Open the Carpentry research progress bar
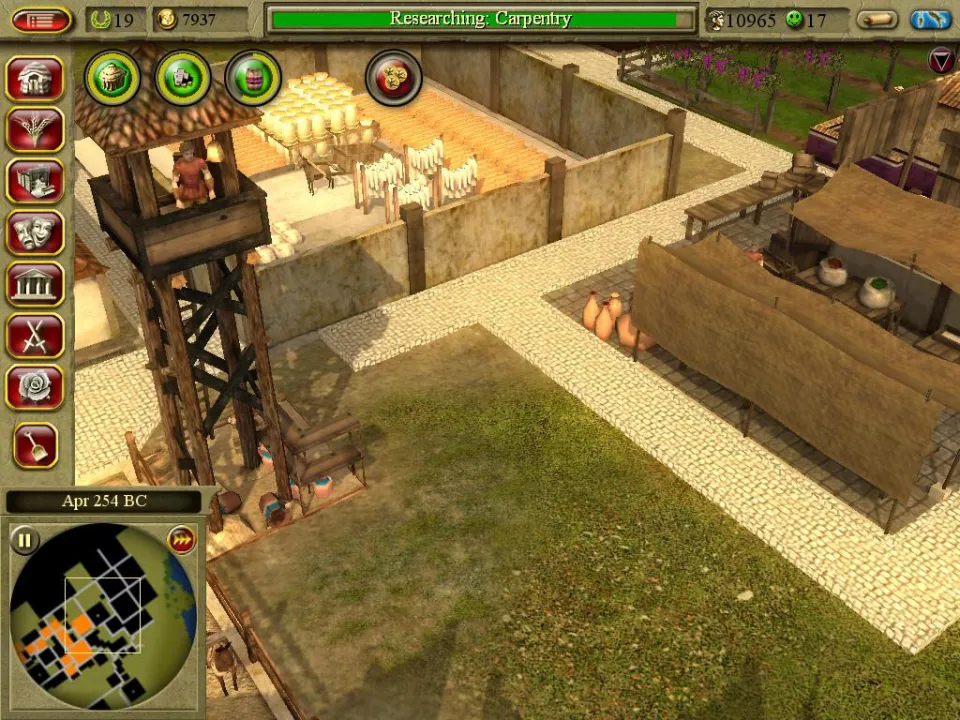 (481, 19)
